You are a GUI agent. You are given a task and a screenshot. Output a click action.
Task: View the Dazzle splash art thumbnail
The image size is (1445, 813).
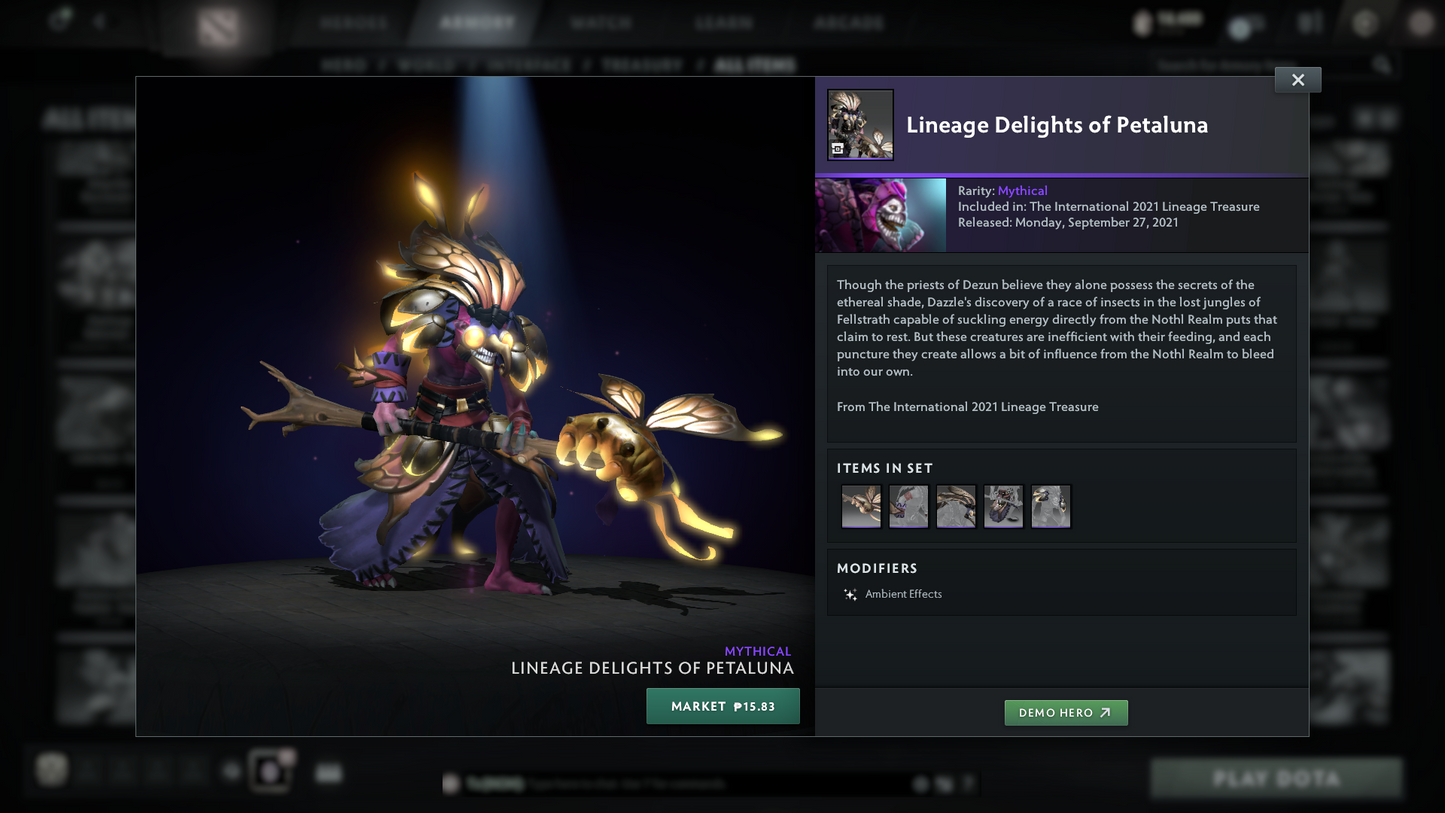[x=880, y=214]
